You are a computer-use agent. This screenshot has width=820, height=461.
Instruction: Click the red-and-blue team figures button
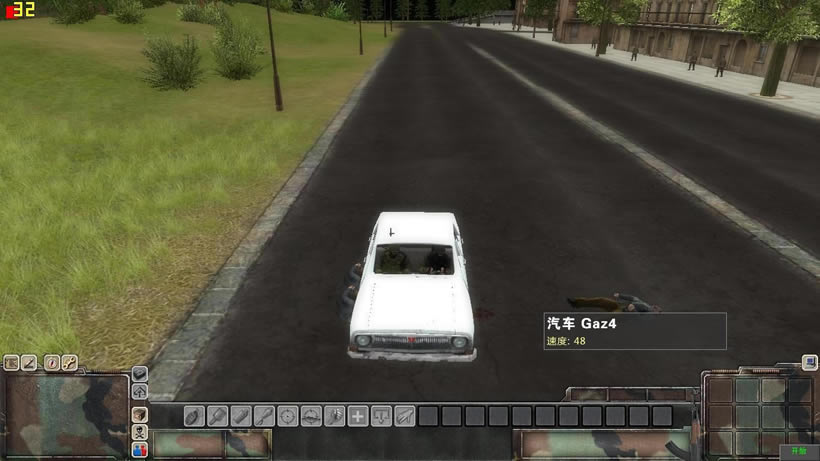(x=140, y=450)
